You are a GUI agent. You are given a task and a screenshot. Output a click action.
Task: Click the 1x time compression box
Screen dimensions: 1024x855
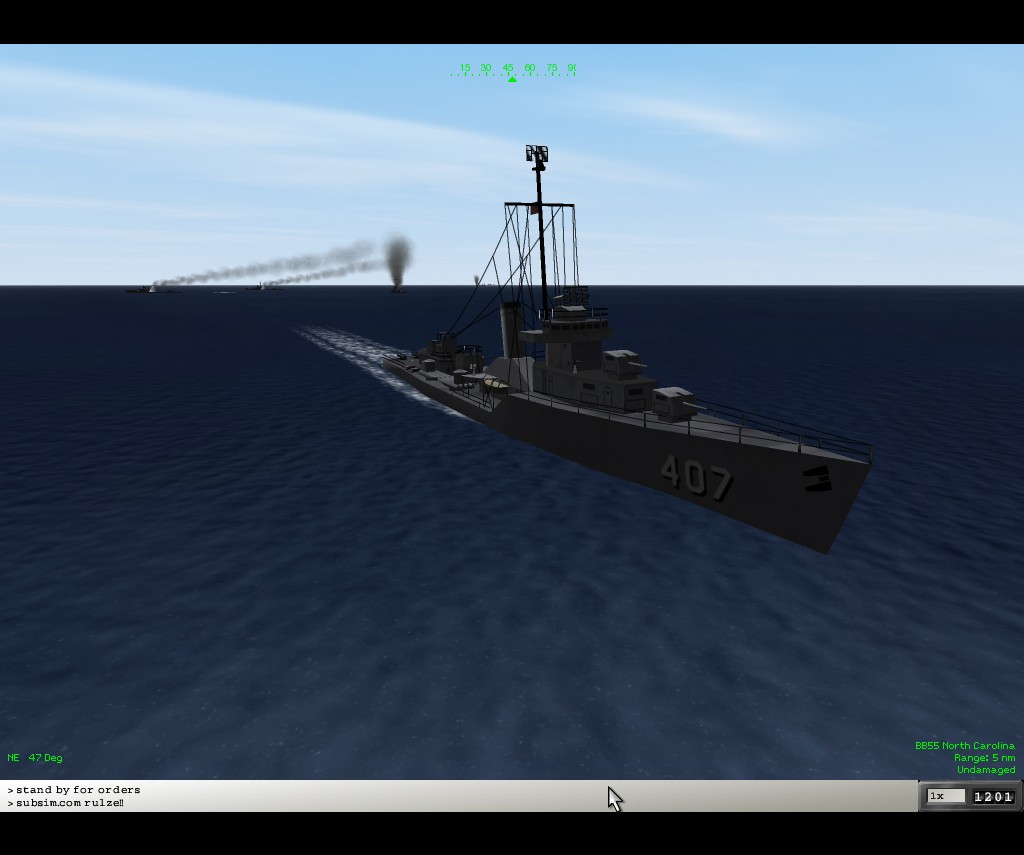945,796
